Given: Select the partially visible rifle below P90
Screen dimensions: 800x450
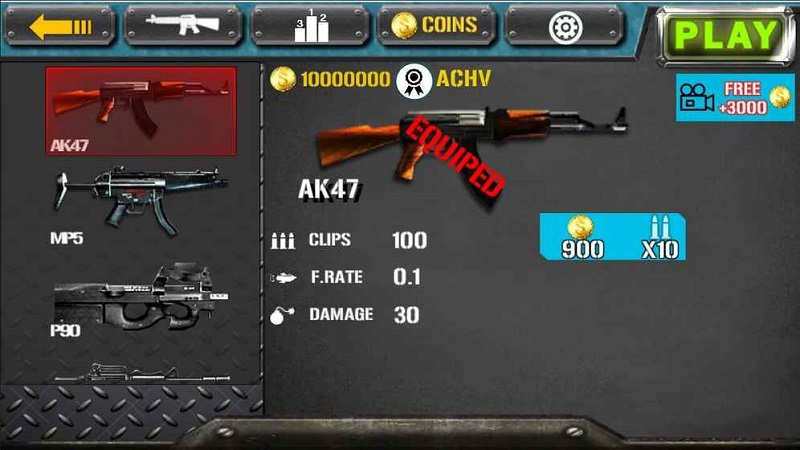Looking at the screenshot, I should click(141, 375).
